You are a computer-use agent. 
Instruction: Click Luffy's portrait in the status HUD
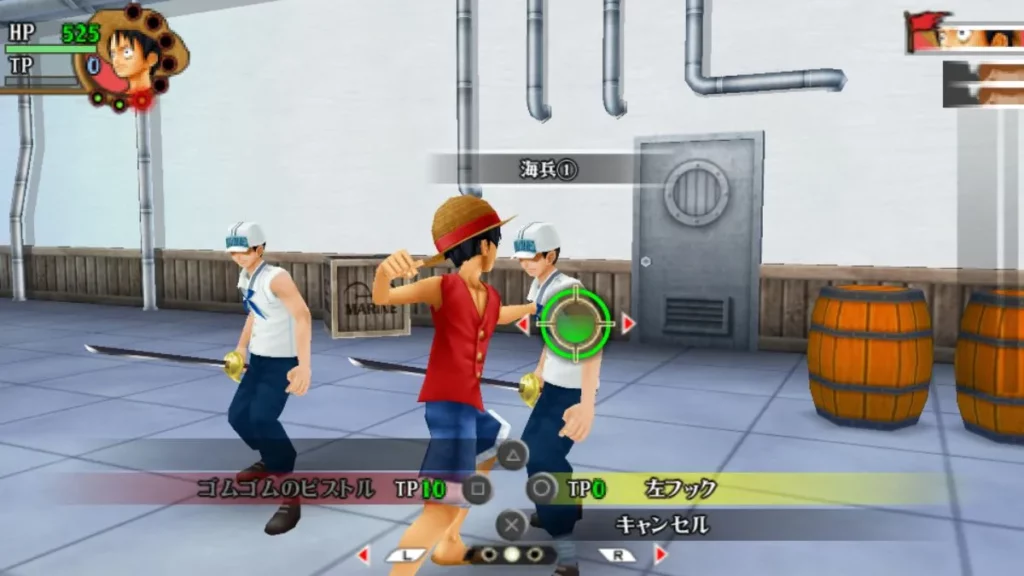coord(133,54)
